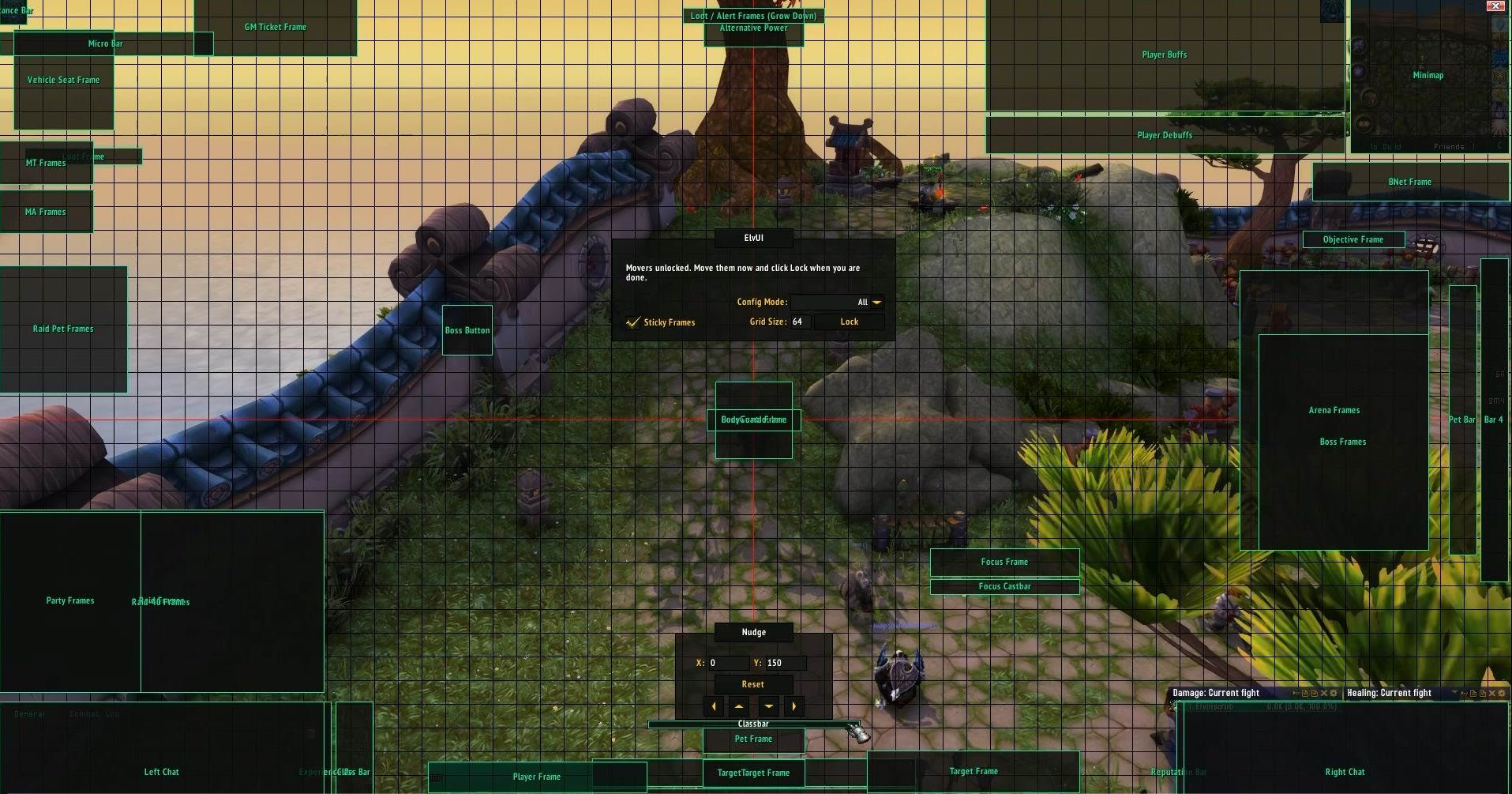Image resolution: width=1512 pixels, height=794 pixels.
Task: Click the X icon on the Healing meter
Action: point(1492,693)
